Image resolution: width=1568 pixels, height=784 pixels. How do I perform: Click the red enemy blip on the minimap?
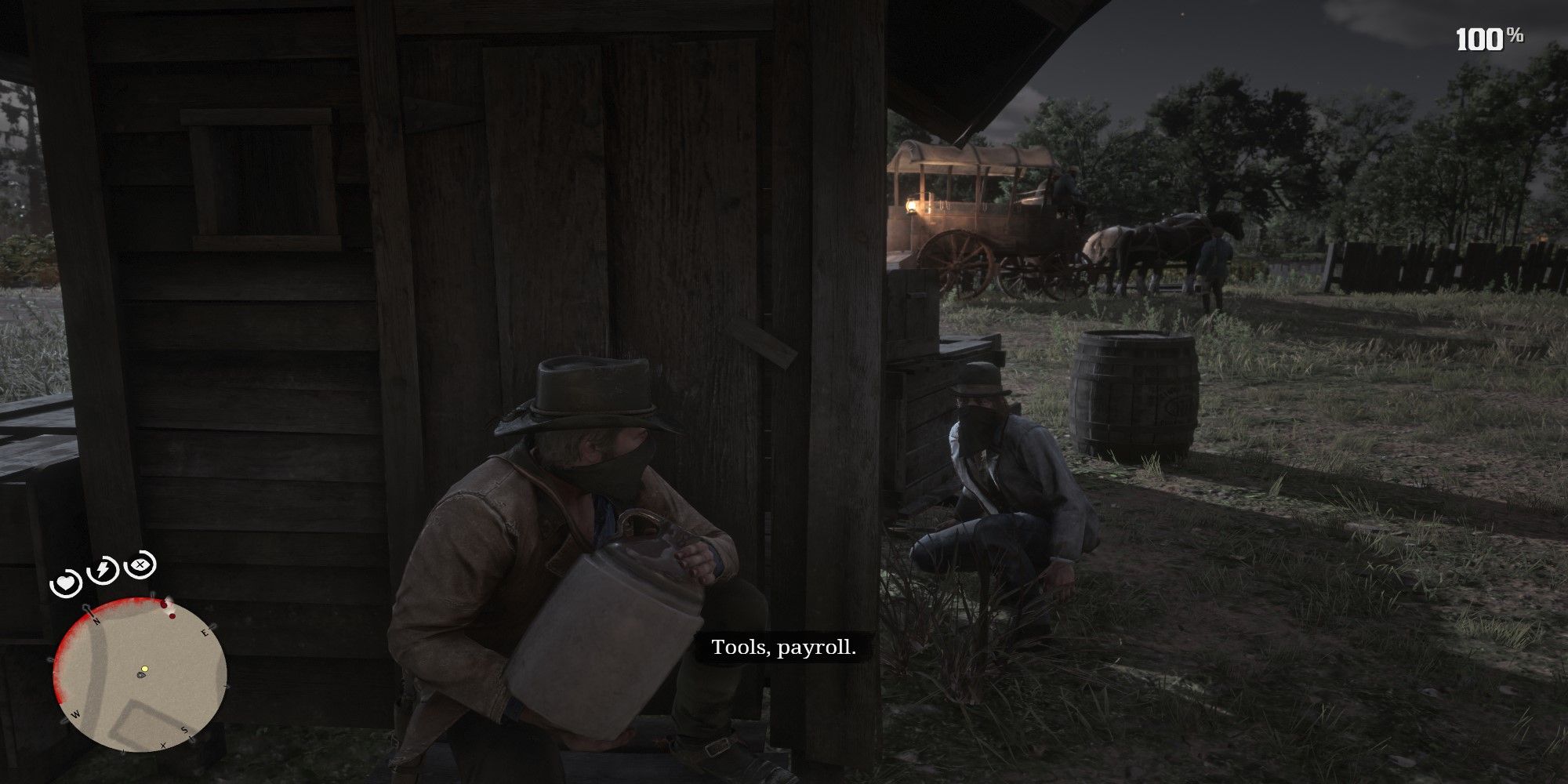pyautogui.click(x=163, y=604)
